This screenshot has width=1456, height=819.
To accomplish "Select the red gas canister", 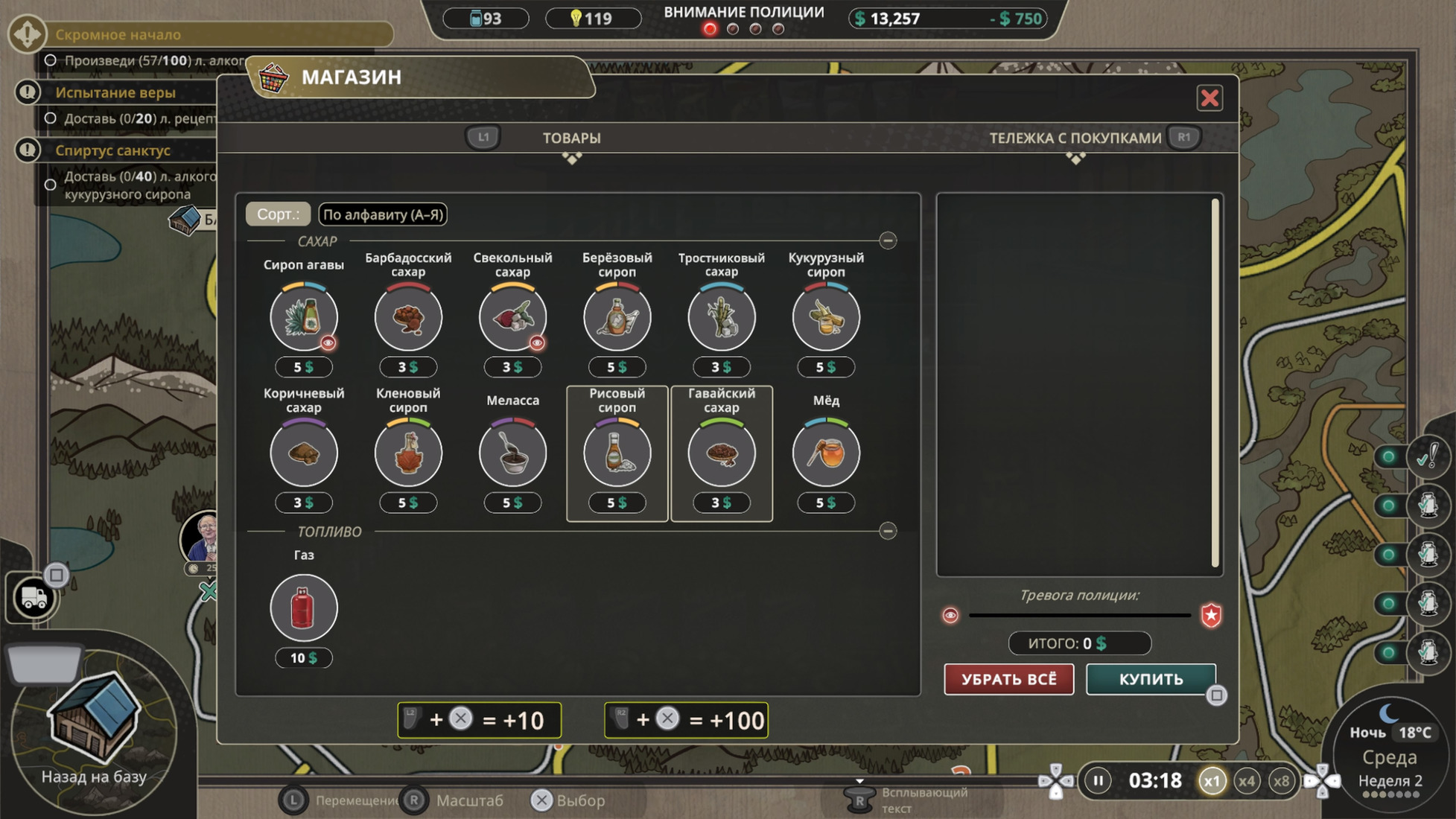I will 304,608.
